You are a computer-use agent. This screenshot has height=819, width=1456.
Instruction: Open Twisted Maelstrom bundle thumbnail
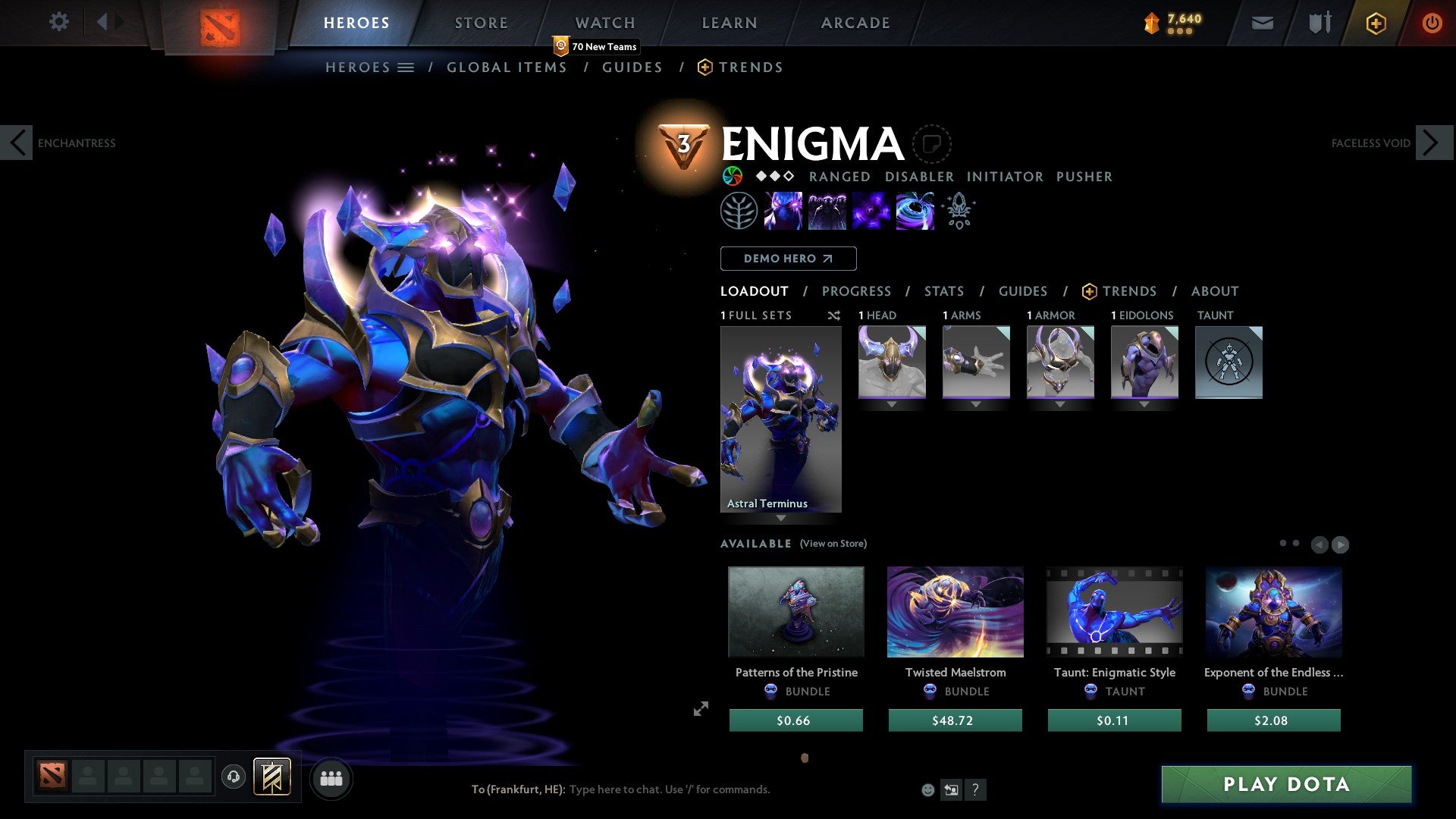pos(955,612)
